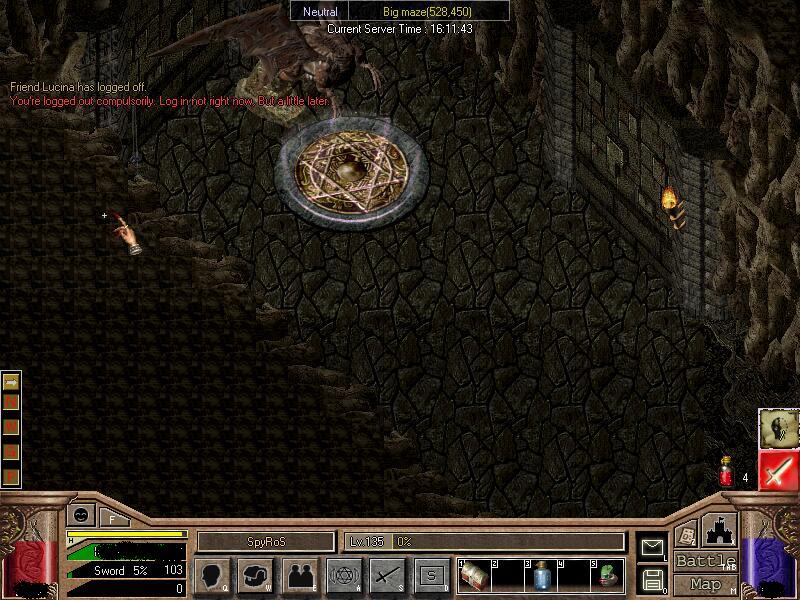Switch to the F tab
This screenshot has width=800, height=600.
tap(111, 518)
